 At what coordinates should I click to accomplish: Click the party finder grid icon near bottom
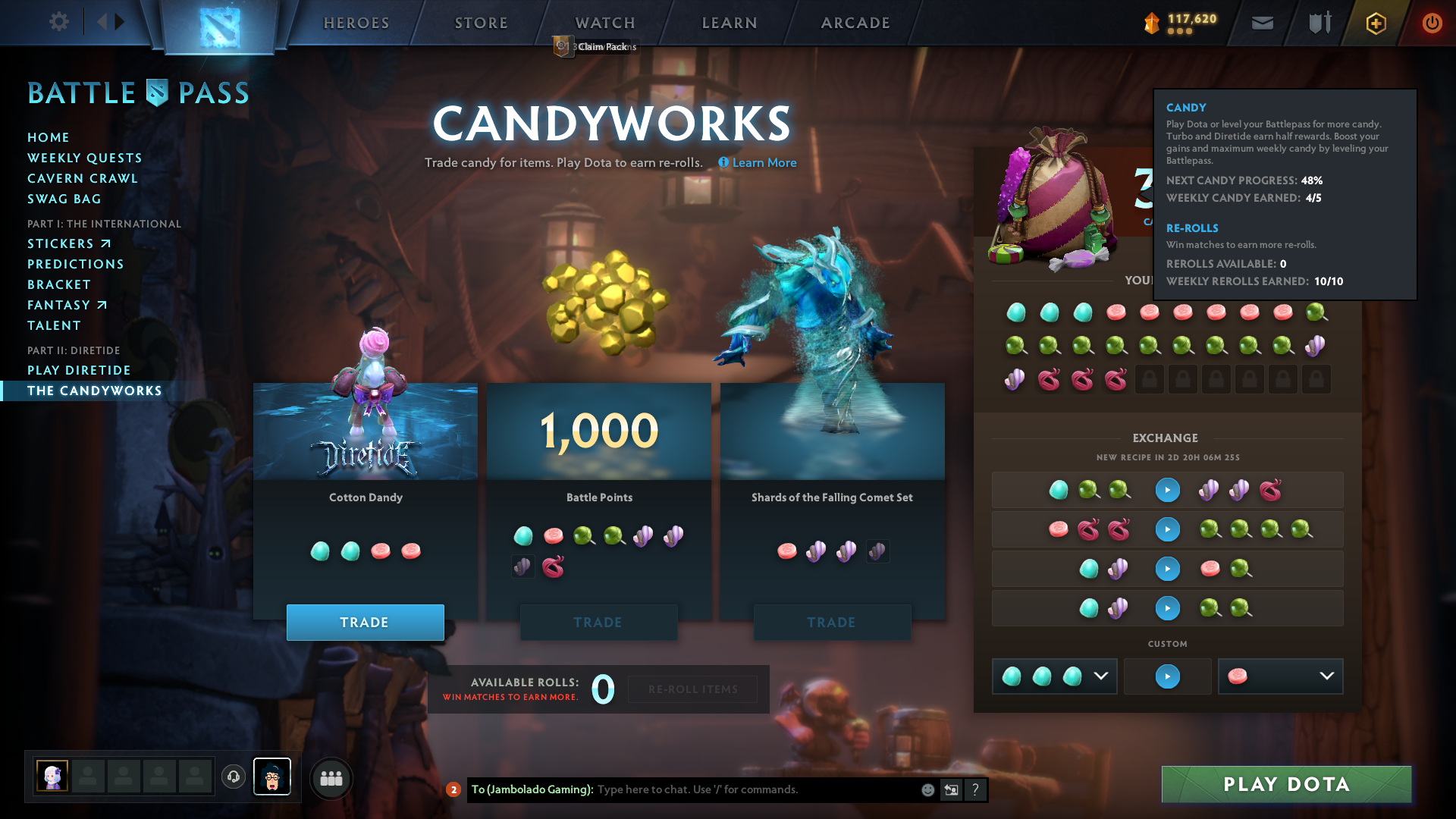point(331,778)
